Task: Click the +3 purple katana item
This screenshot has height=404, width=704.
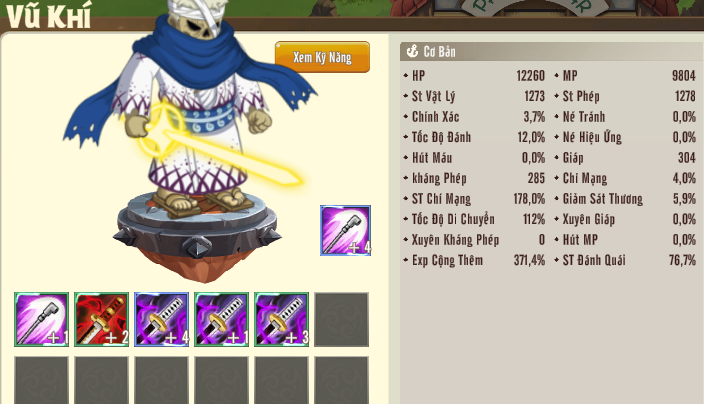Action: tap(281, 320)
